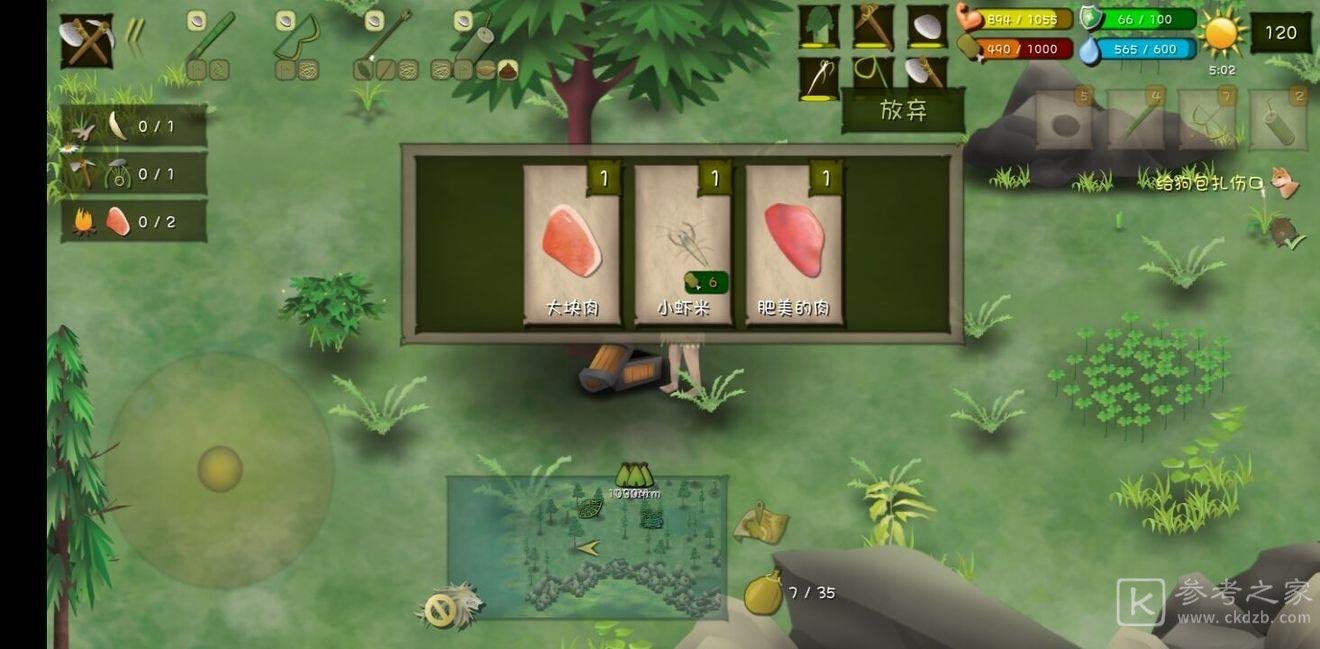Screen dimensions: 1320x649
Task: Open the yellow backpack pouch
Action: [763, 594]
